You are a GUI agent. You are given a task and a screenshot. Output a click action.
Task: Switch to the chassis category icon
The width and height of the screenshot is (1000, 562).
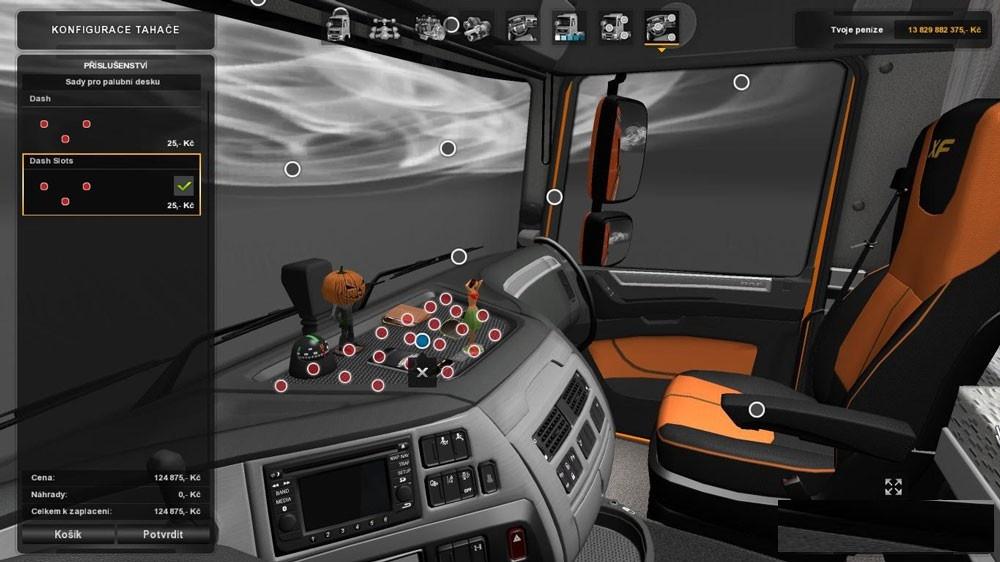pos(383,25)
